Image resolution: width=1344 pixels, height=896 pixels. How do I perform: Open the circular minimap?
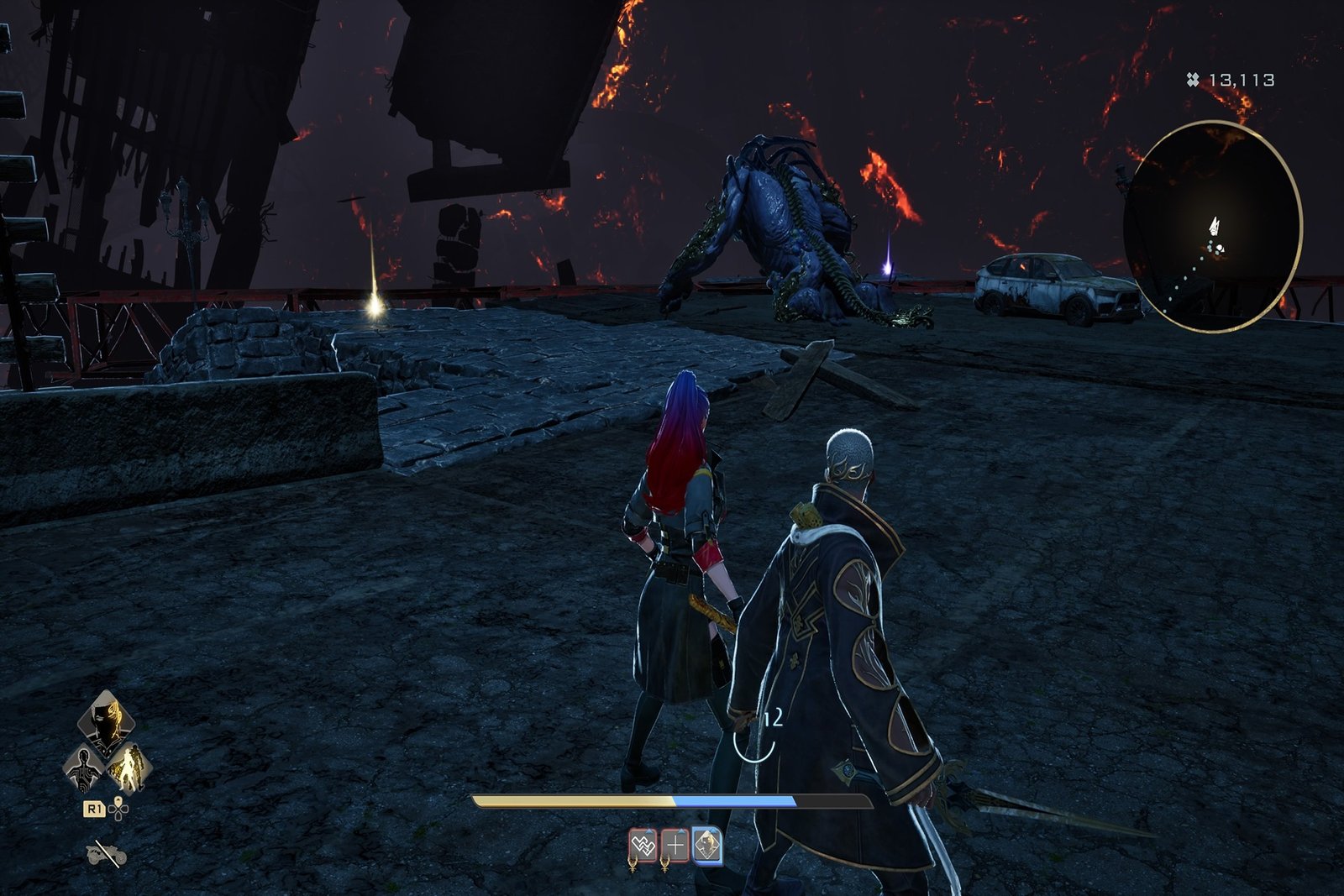[1212, 227]
